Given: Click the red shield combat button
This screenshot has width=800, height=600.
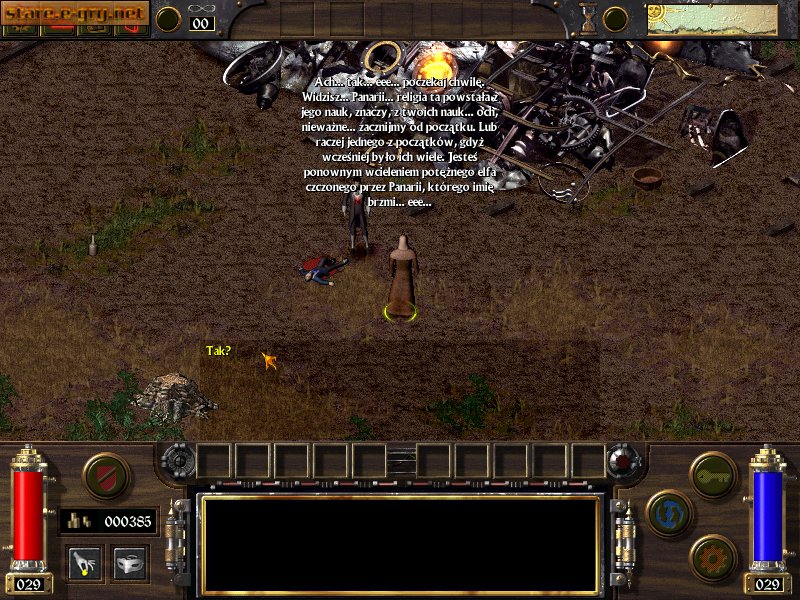Looking at the screenshot, I should pyautogui.click(x=106, y=476).
